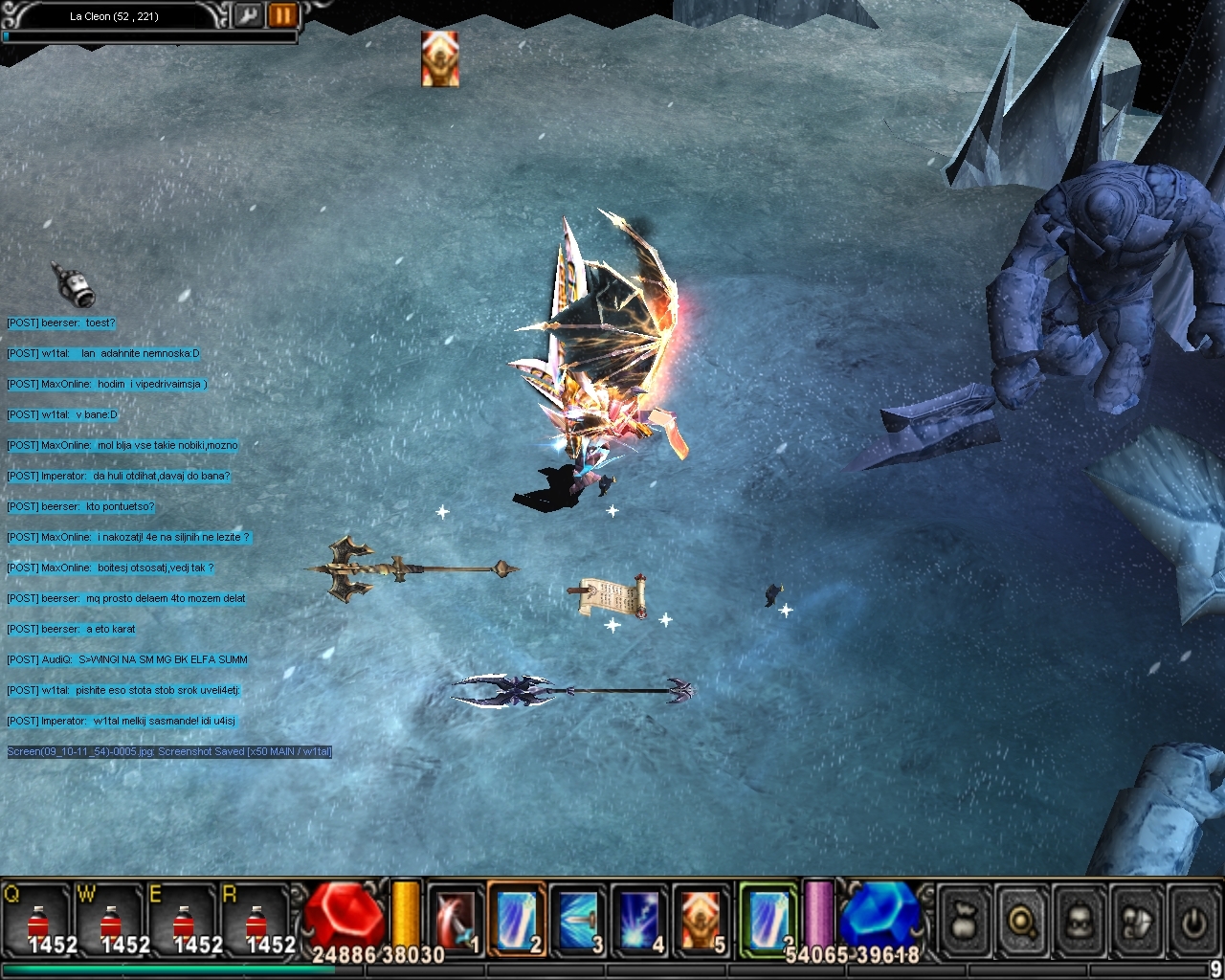Viewport: 1225px width, 980px height.
Task: Open the character helmet button
Action: pos(1080,922)
